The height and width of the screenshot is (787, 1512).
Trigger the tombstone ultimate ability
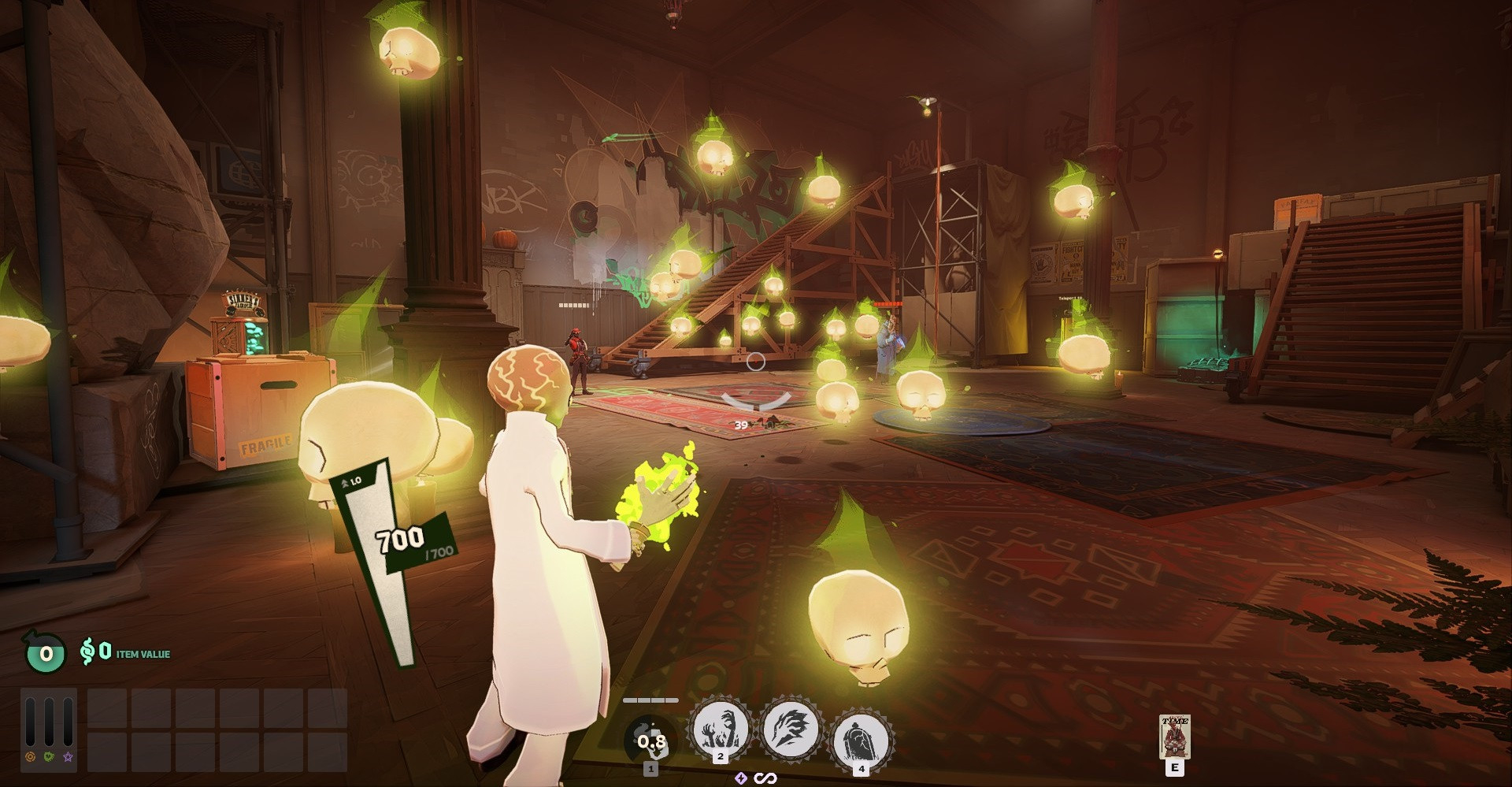861,739
